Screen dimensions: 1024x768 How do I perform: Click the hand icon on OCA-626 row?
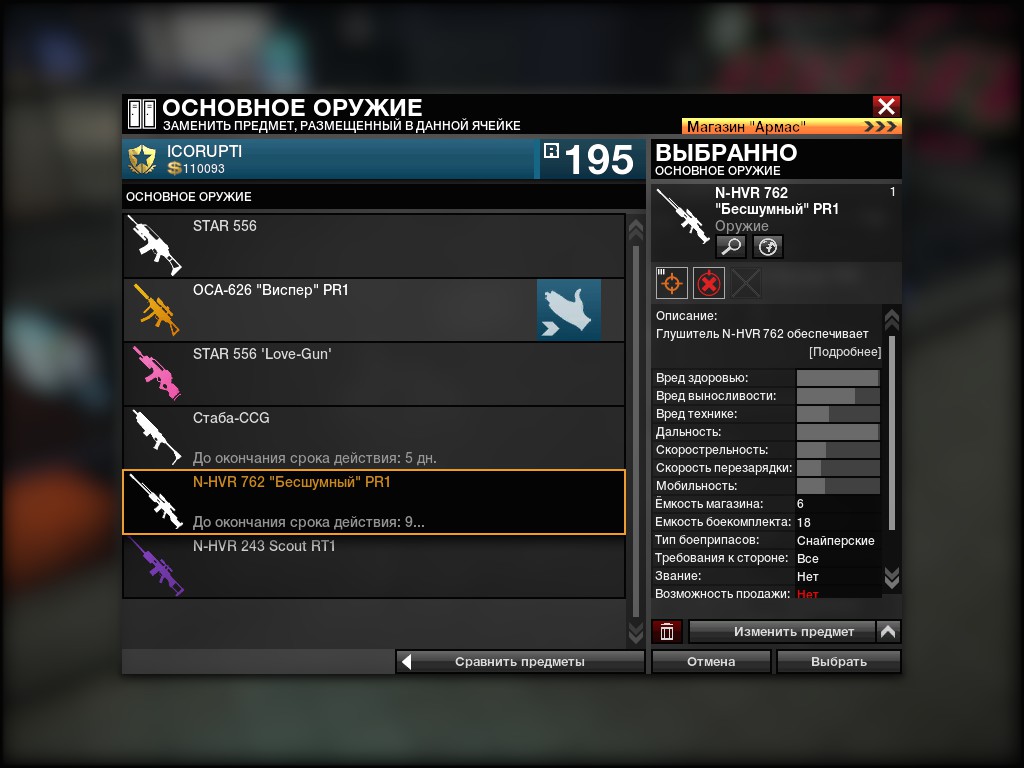point(569,310)
